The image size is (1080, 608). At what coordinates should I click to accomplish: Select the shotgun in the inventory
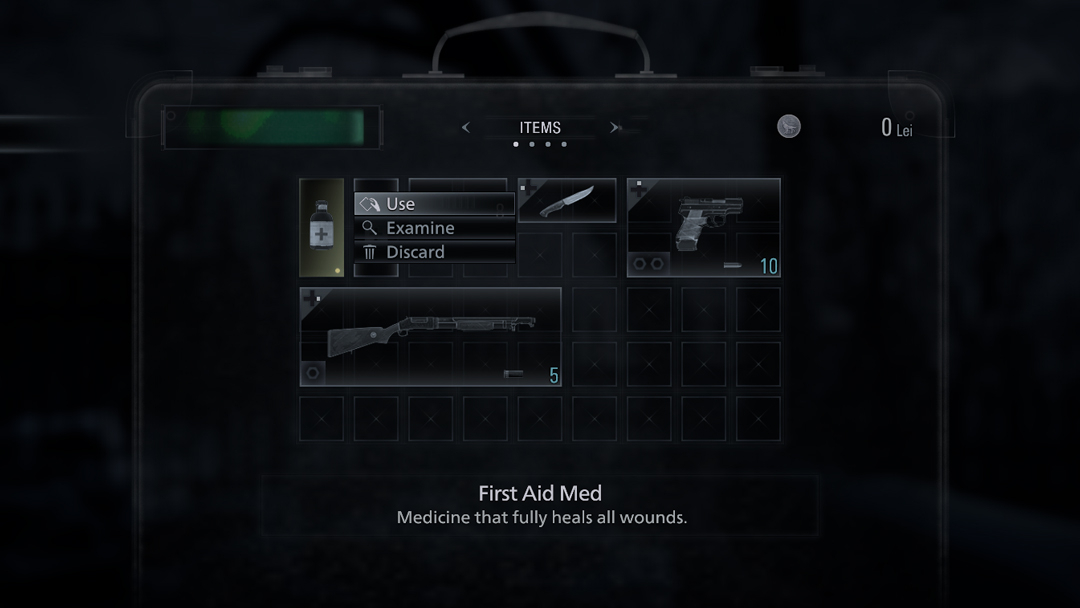[x=430, y=336]
